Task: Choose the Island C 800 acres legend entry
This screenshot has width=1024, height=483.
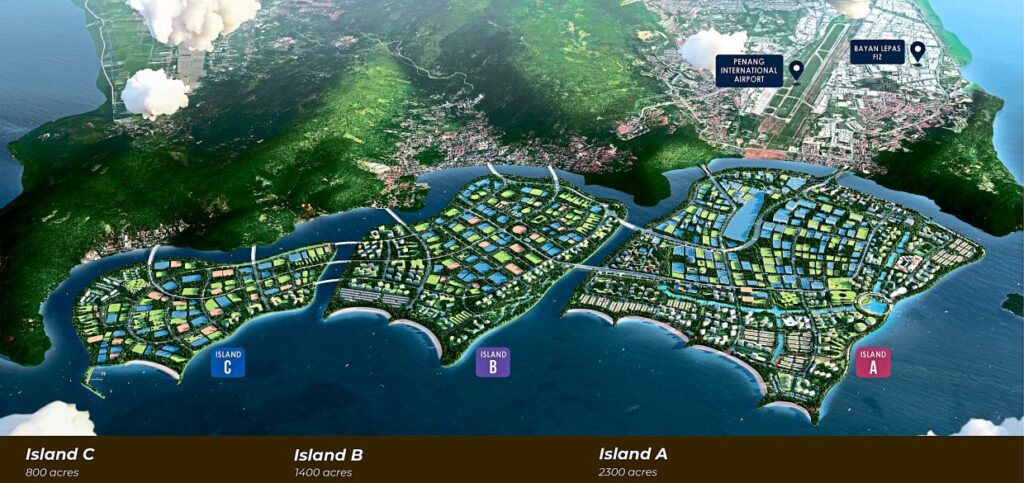Action: 60,462
